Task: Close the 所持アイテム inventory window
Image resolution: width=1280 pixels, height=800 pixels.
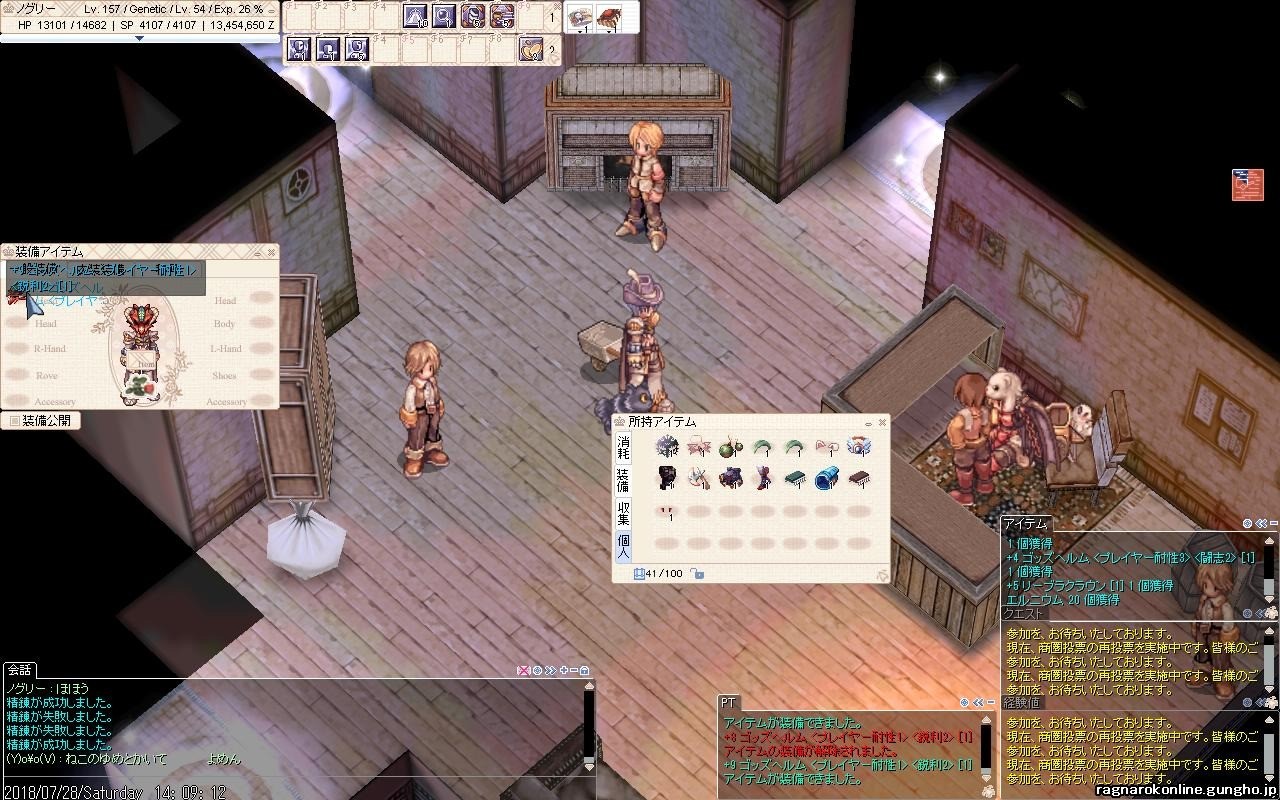Action: [882, 423]
